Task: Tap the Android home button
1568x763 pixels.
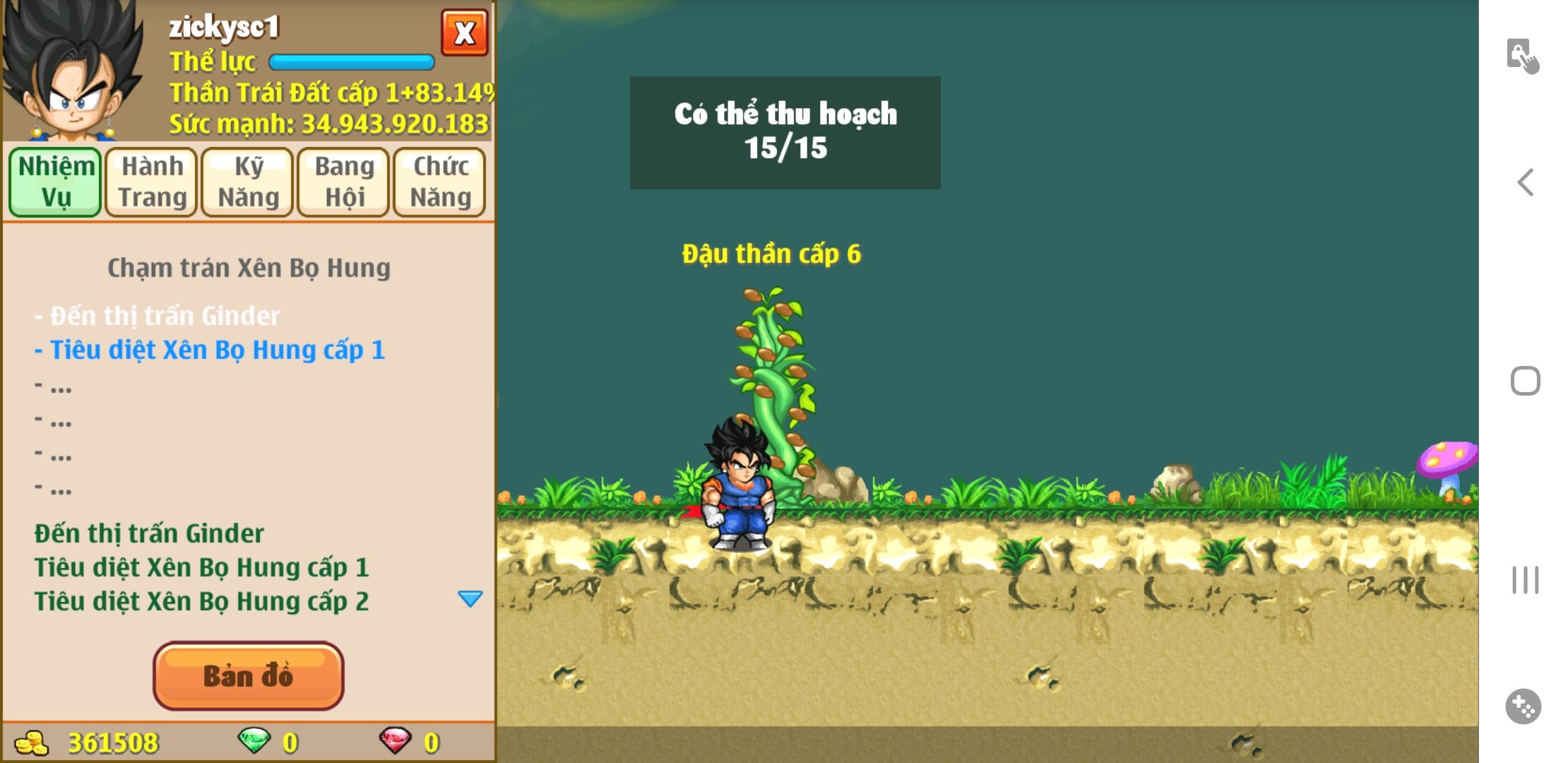Action: pos(1525,381)
